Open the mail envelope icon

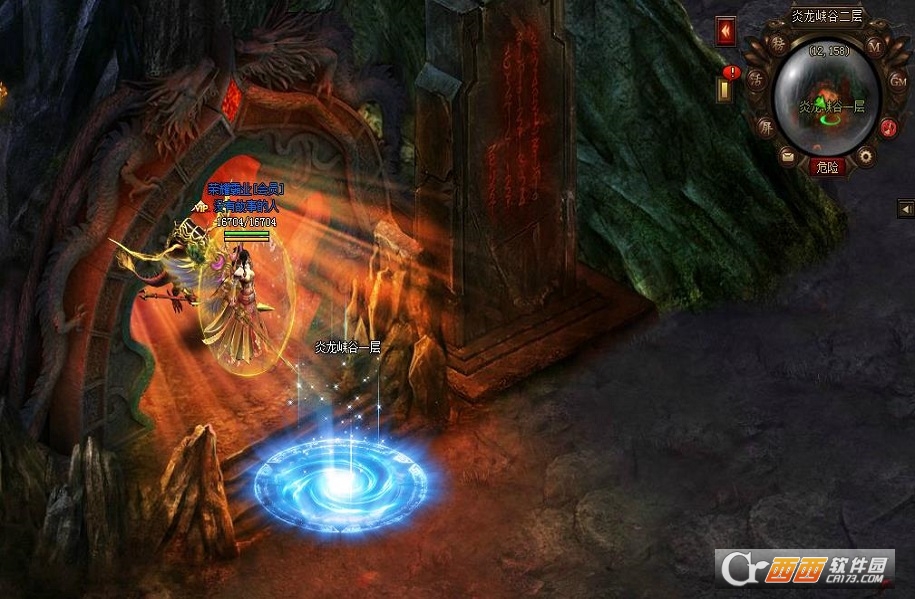coord(788,155)
